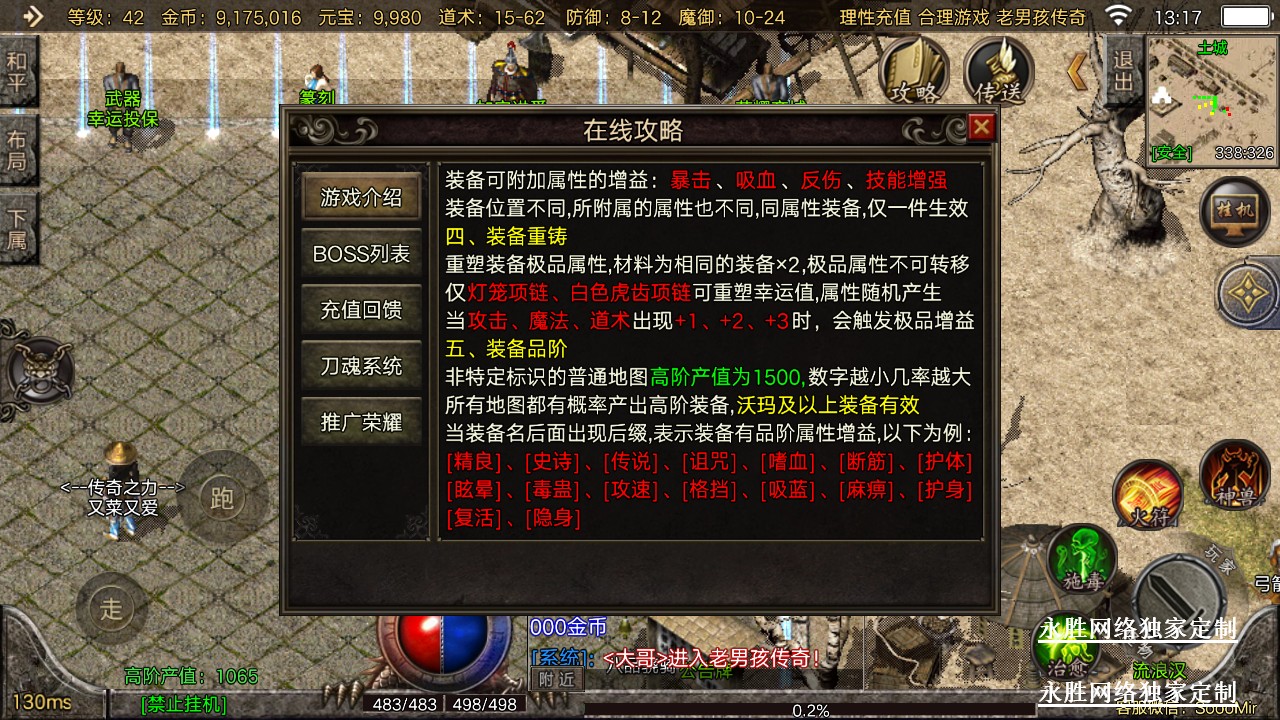
Task: Switch to 跑 run mode
Action: 221,497
